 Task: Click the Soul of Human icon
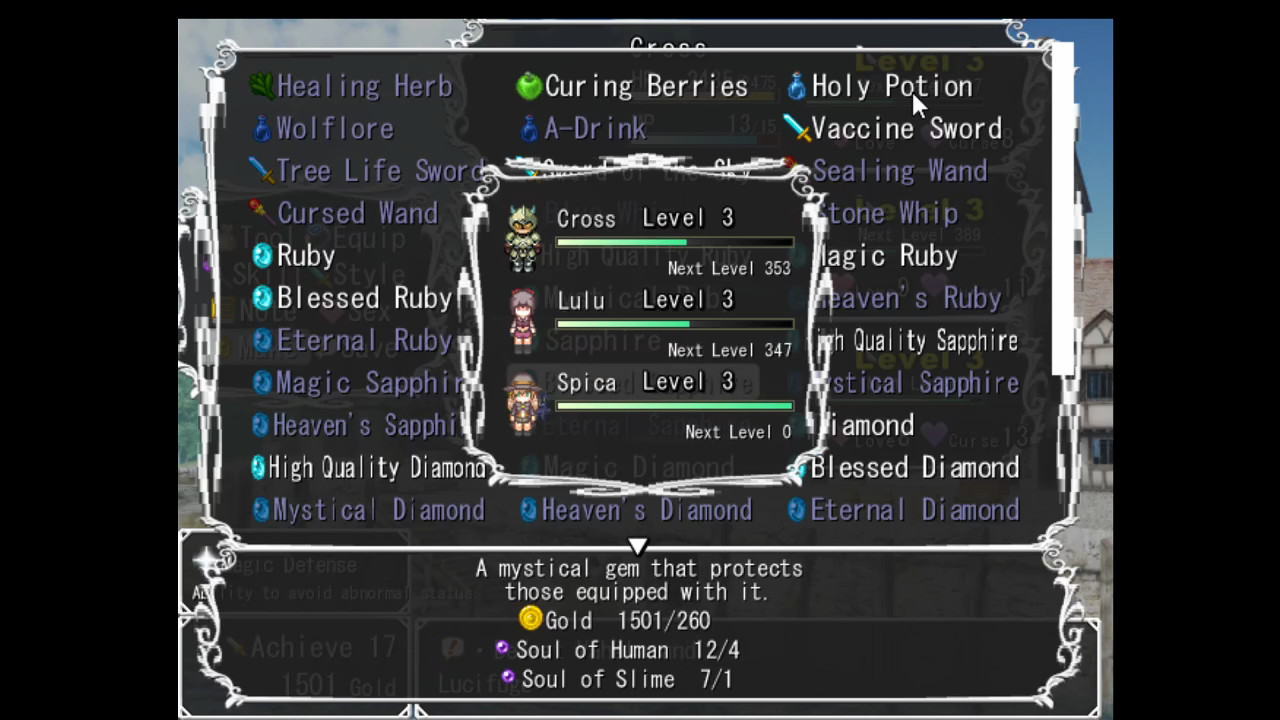501,649
